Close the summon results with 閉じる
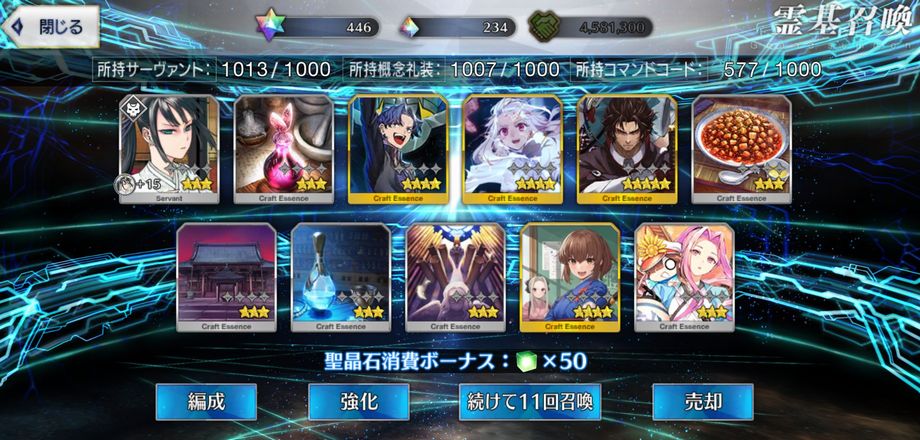The image size is (920, 440). (x=50, y=26)
